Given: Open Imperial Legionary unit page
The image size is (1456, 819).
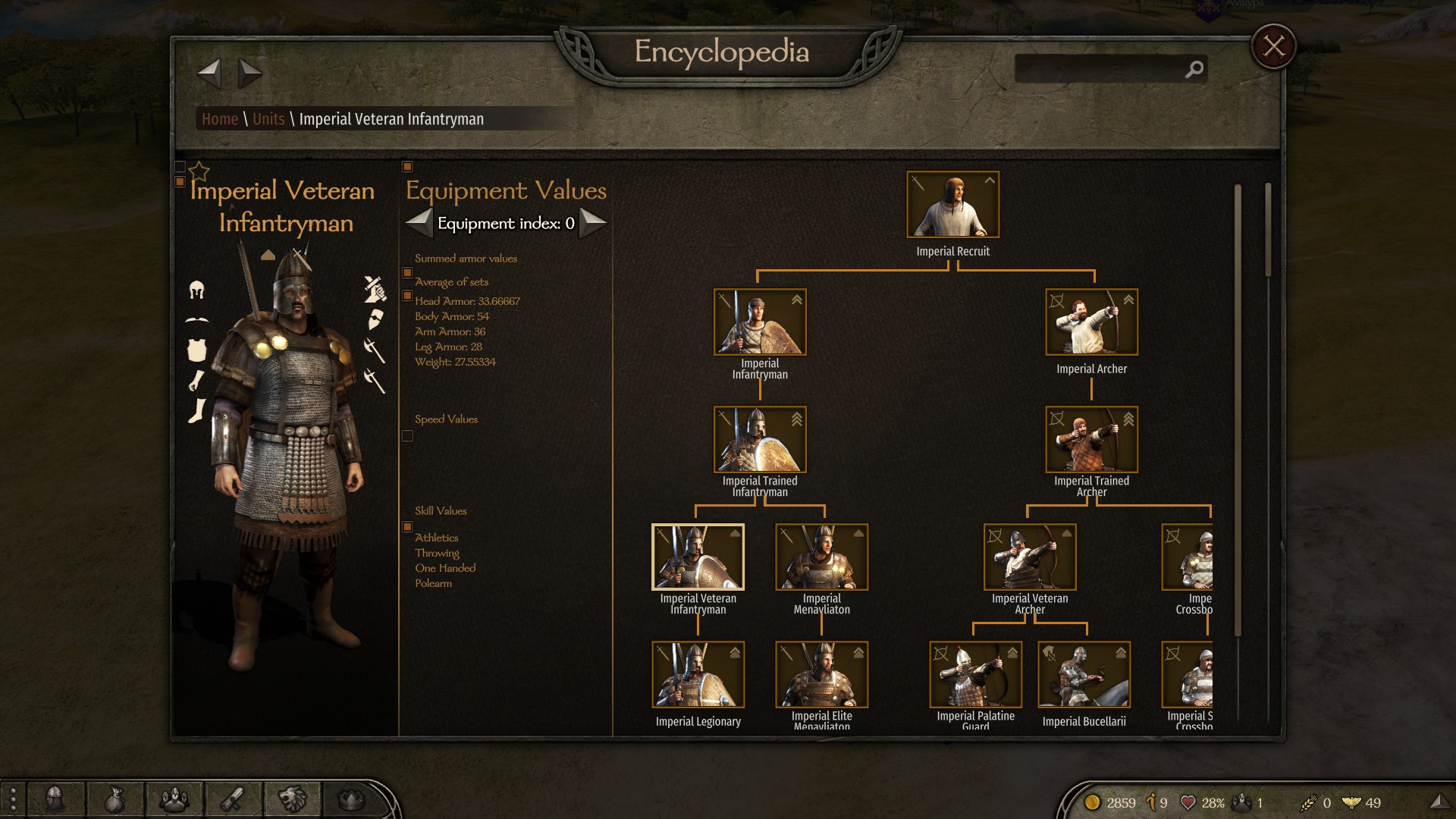Looking at the screenshot, I should [x=698, y=675].
